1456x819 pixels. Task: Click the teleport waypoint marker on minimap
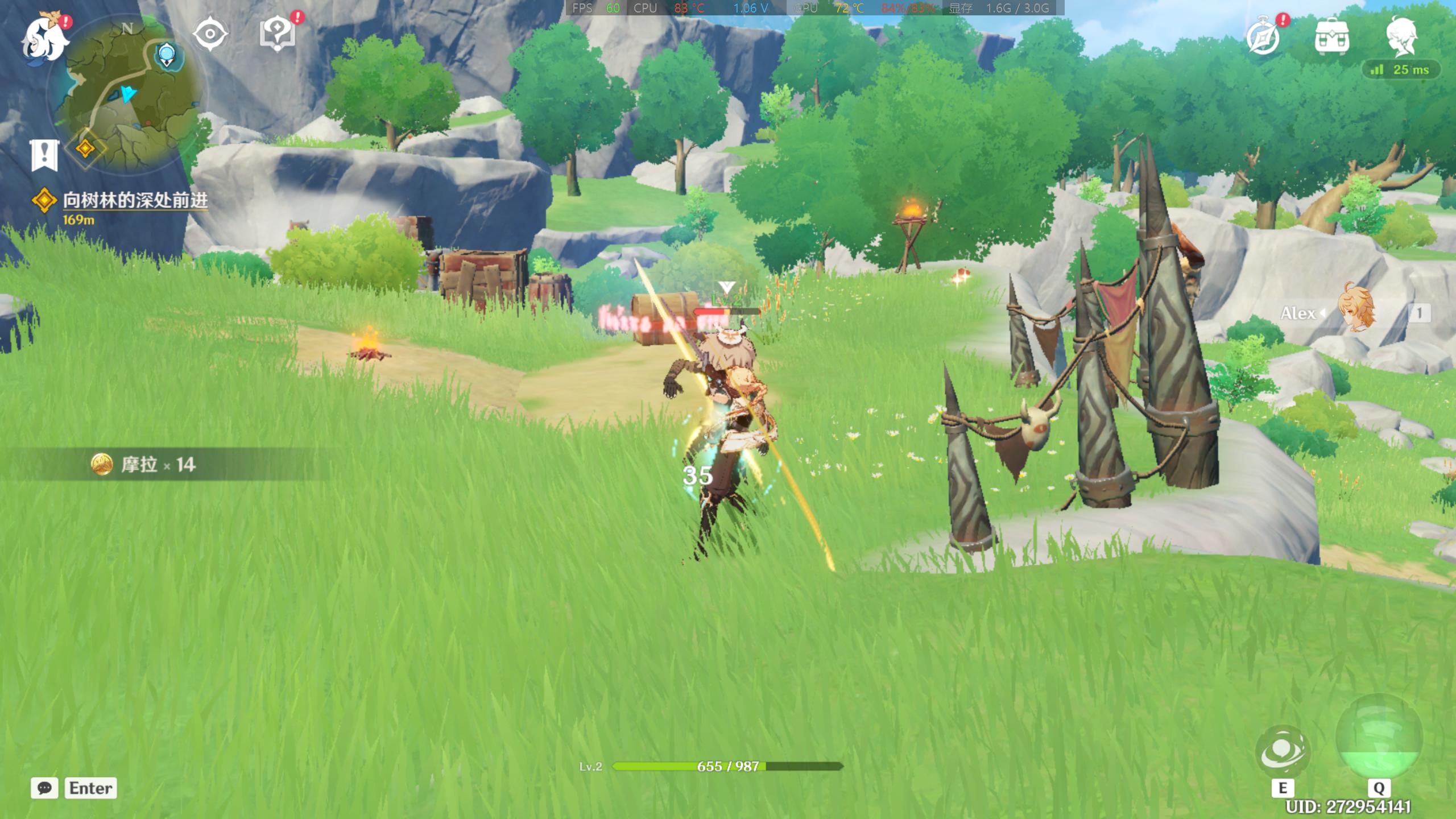point(167,56)
